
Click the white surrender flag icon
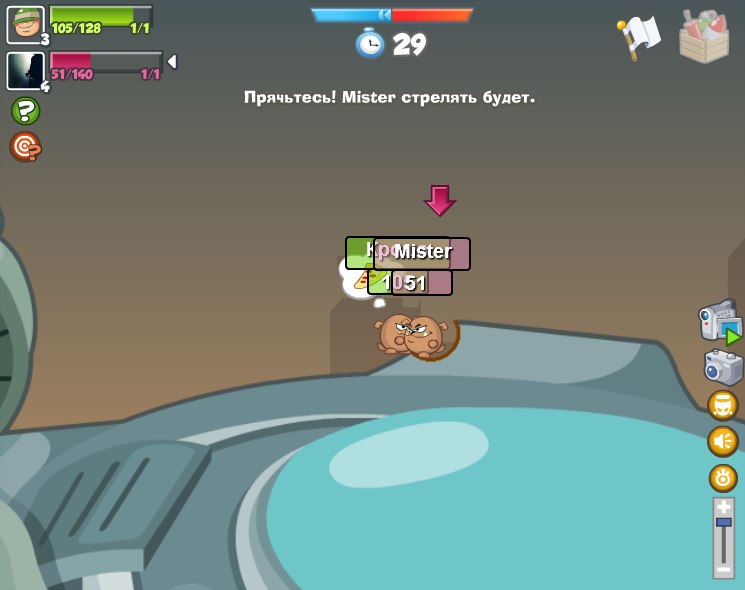[638, 36]
